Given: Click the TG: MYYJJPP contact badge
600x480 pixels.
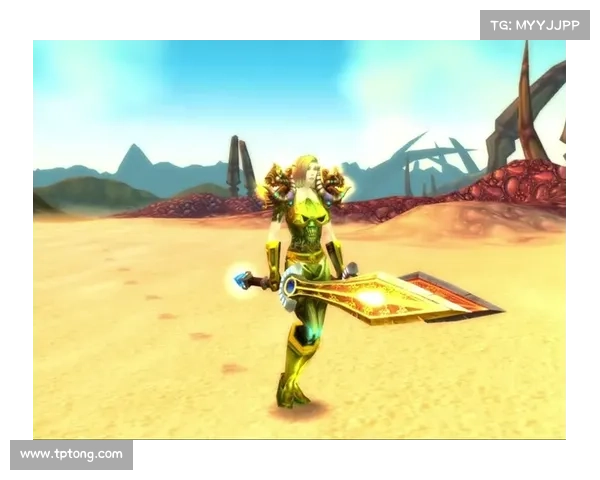Looking at the screenshot, I should tap(535, 24).
